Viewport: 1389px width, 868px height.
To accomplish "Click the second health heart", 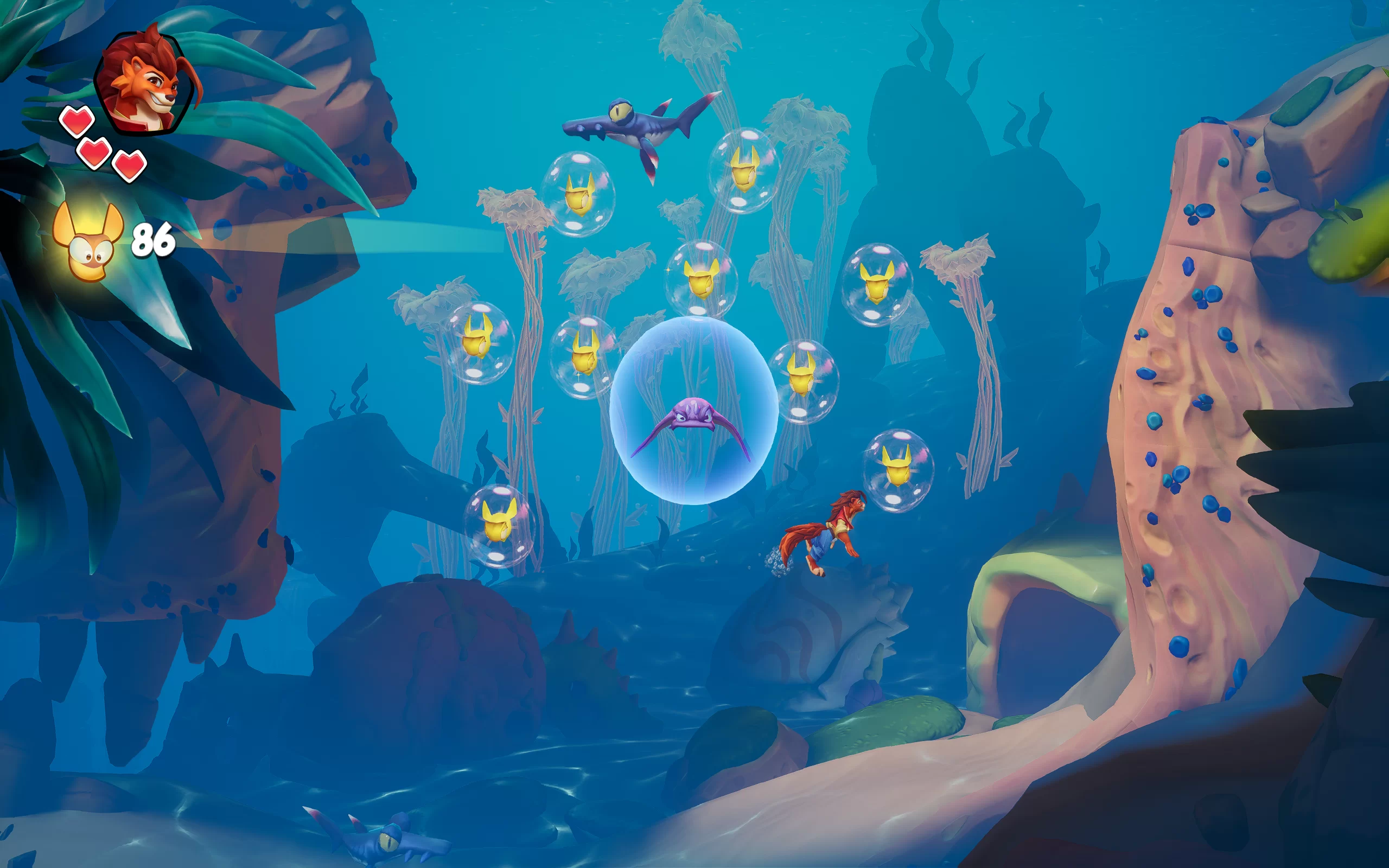I will point(95,152).
